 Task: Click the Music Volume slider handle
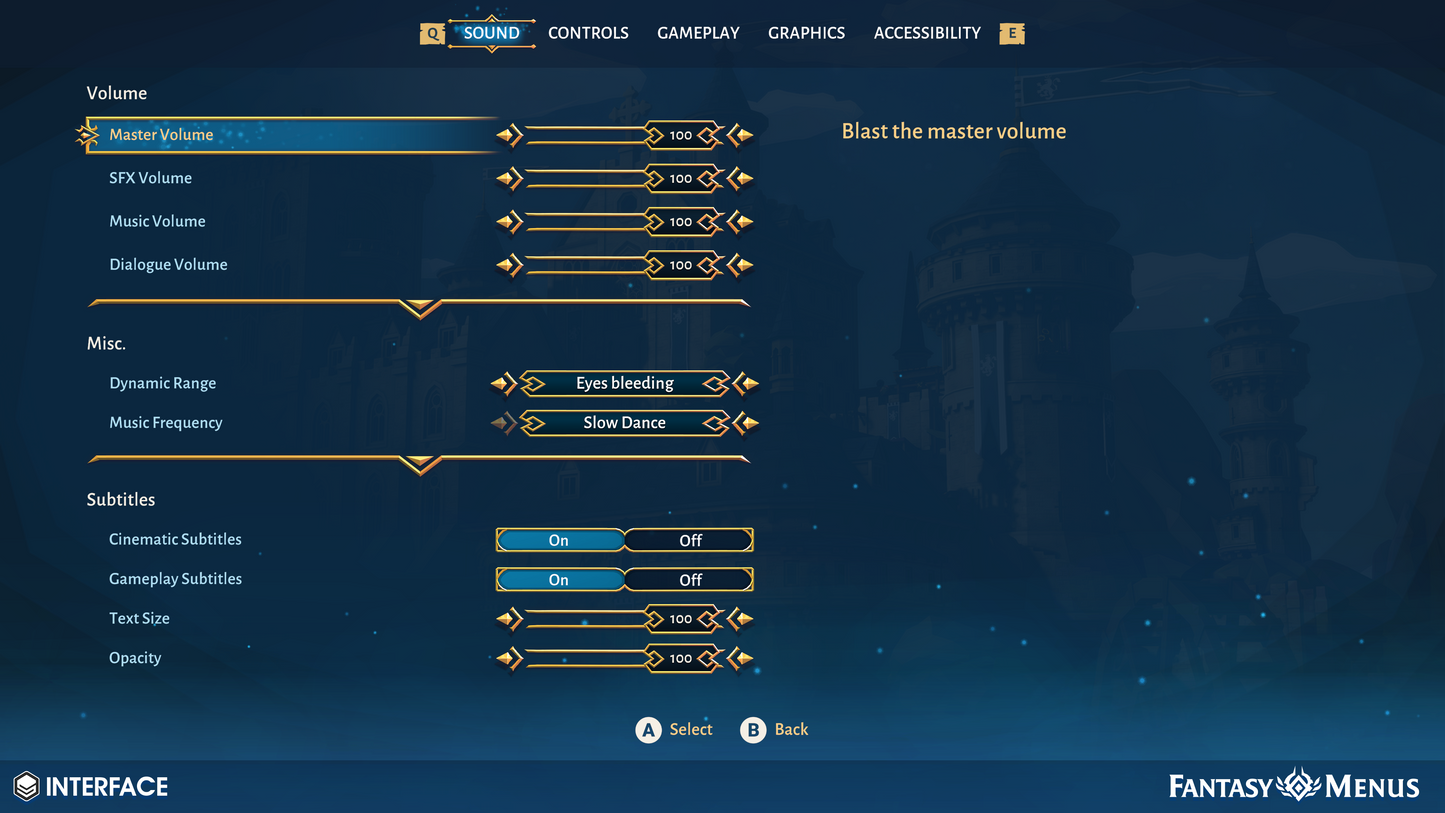(681, 222)
